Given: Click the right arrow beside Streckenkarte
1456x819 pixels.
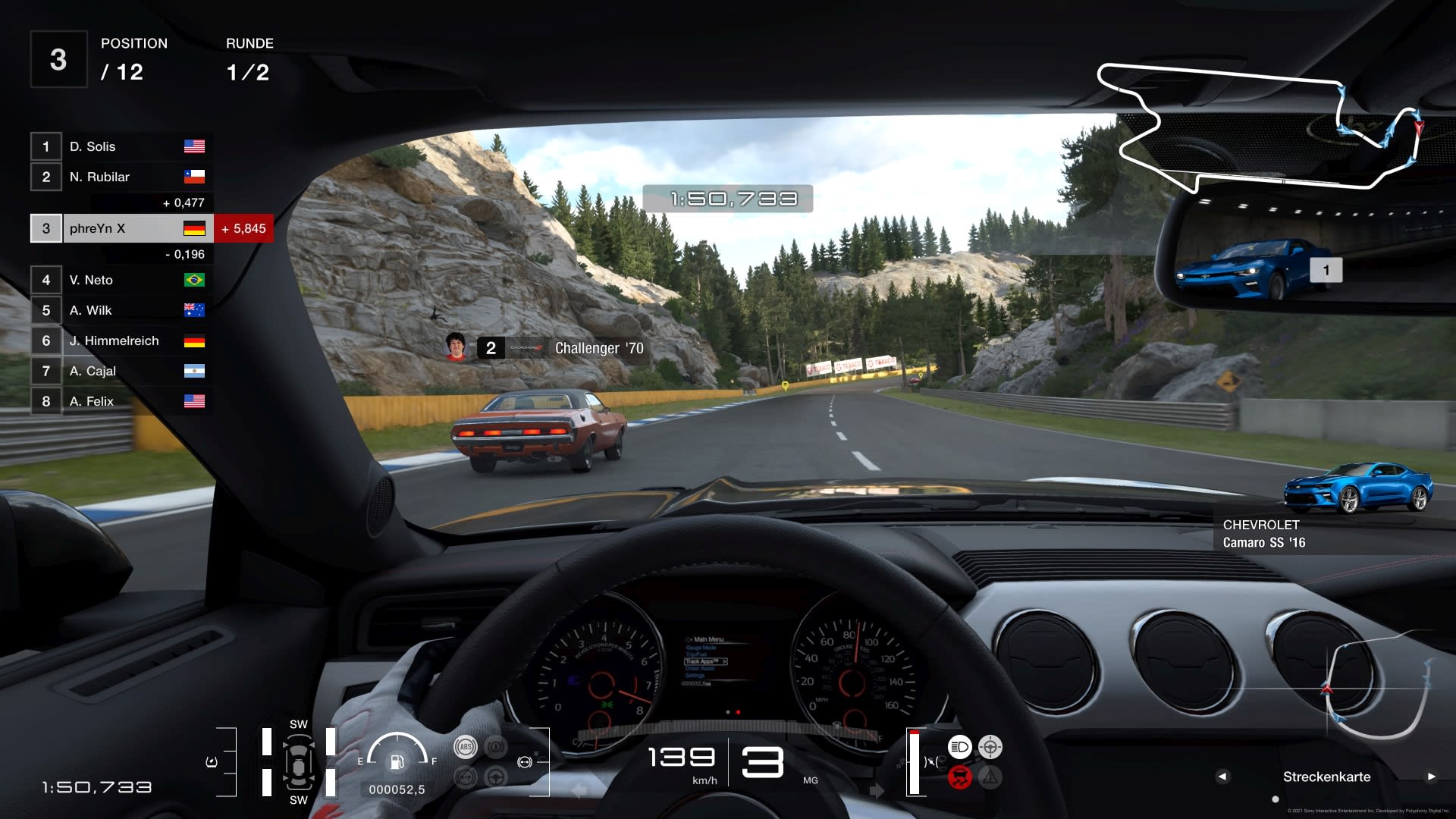Looking at the screenshot, I should pyautogui.click(x=1431, y=777).
